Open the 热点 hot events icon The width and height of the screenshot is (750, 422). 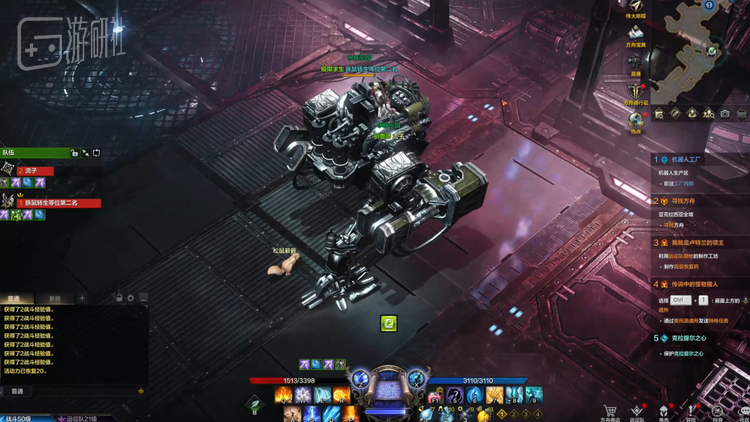click(x=635, y=120)
